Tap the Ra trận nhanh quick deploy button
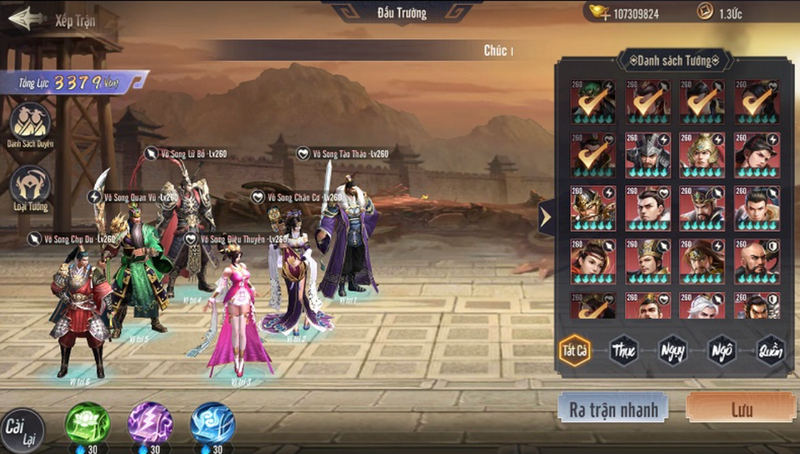 click(x=614, y=407)
